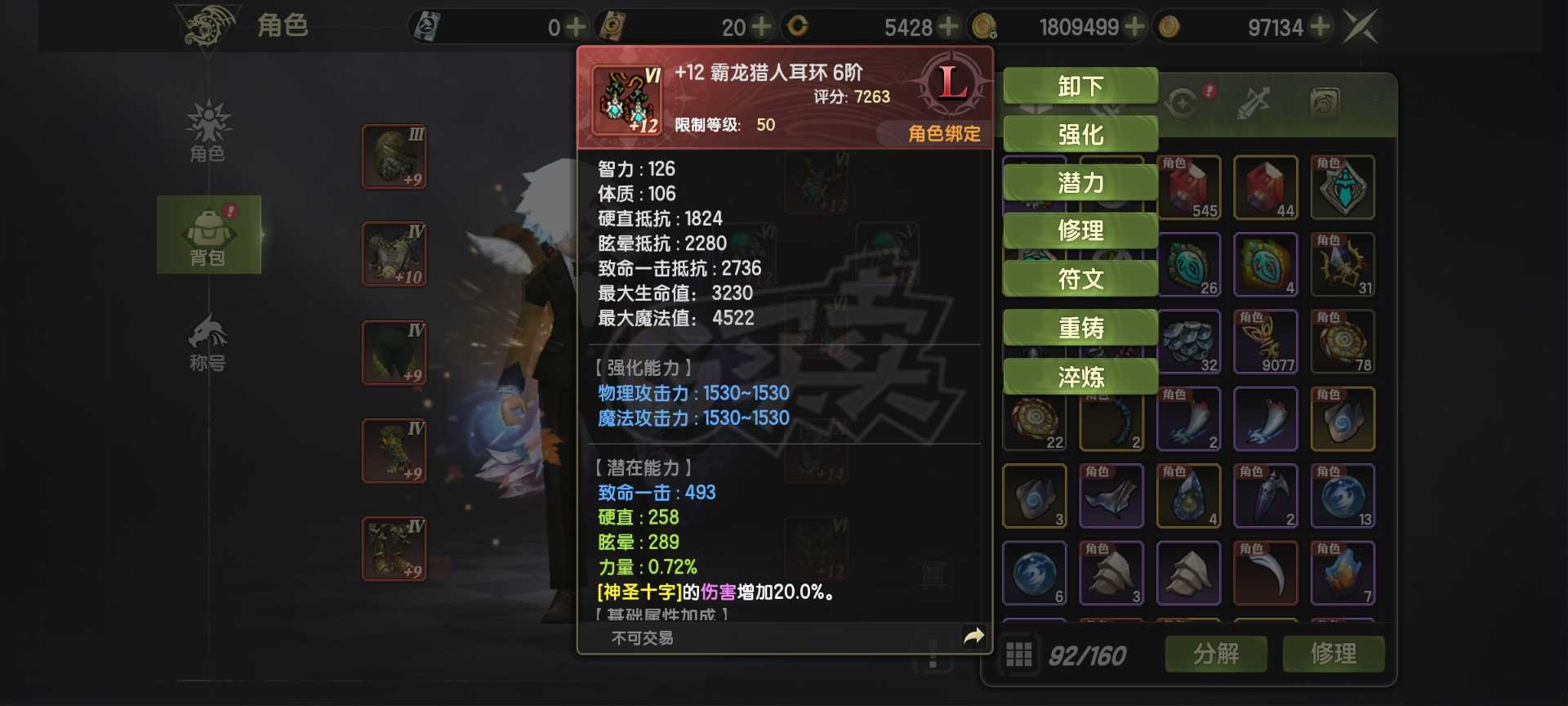Open the 背包 backpack panel in sidebar
Screen dimensions: 1568x706
(208, 235)
